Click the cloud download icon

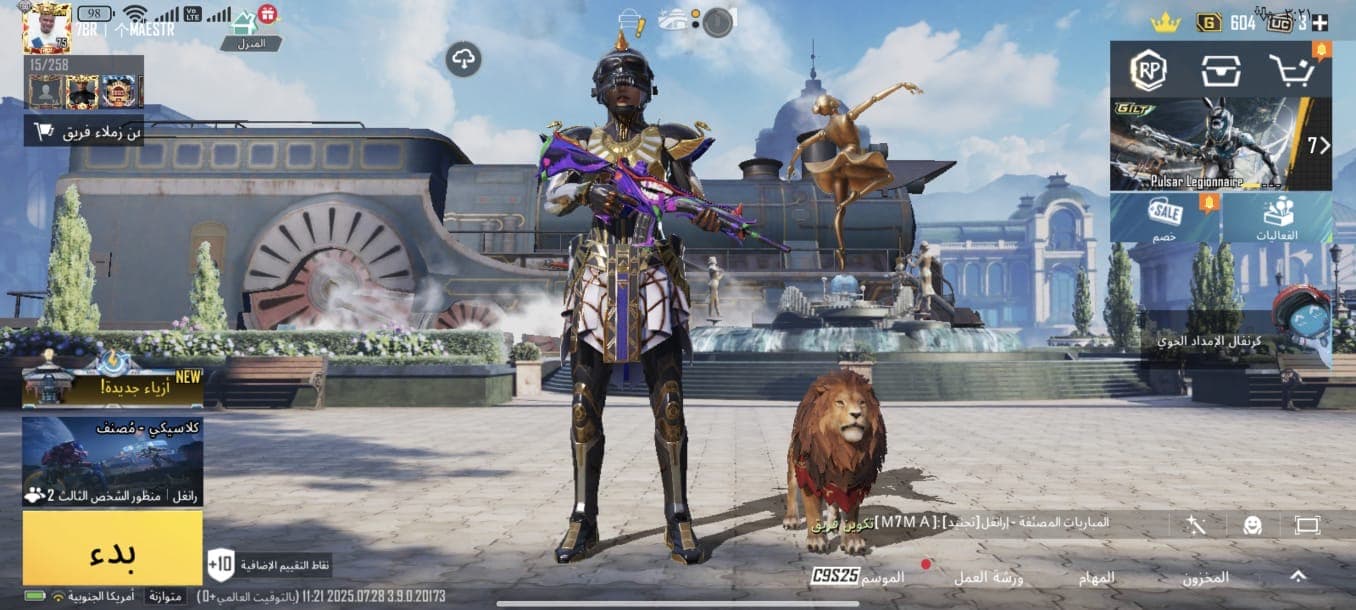tap(463, 59)
